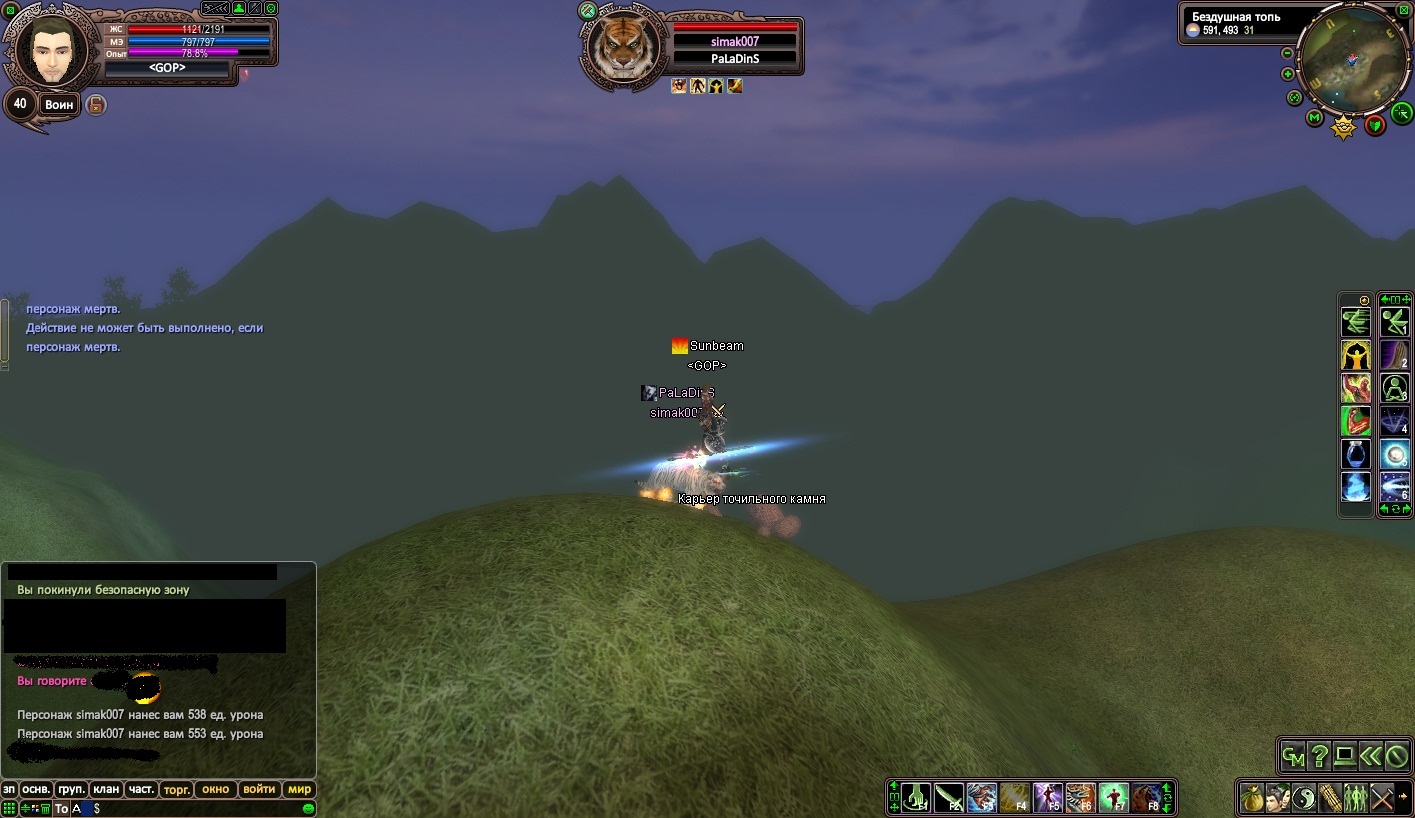Viewport: 1415px width, 818px height.
Task: Zoom out the minimap with minus button
Action: pos(1288,53)
